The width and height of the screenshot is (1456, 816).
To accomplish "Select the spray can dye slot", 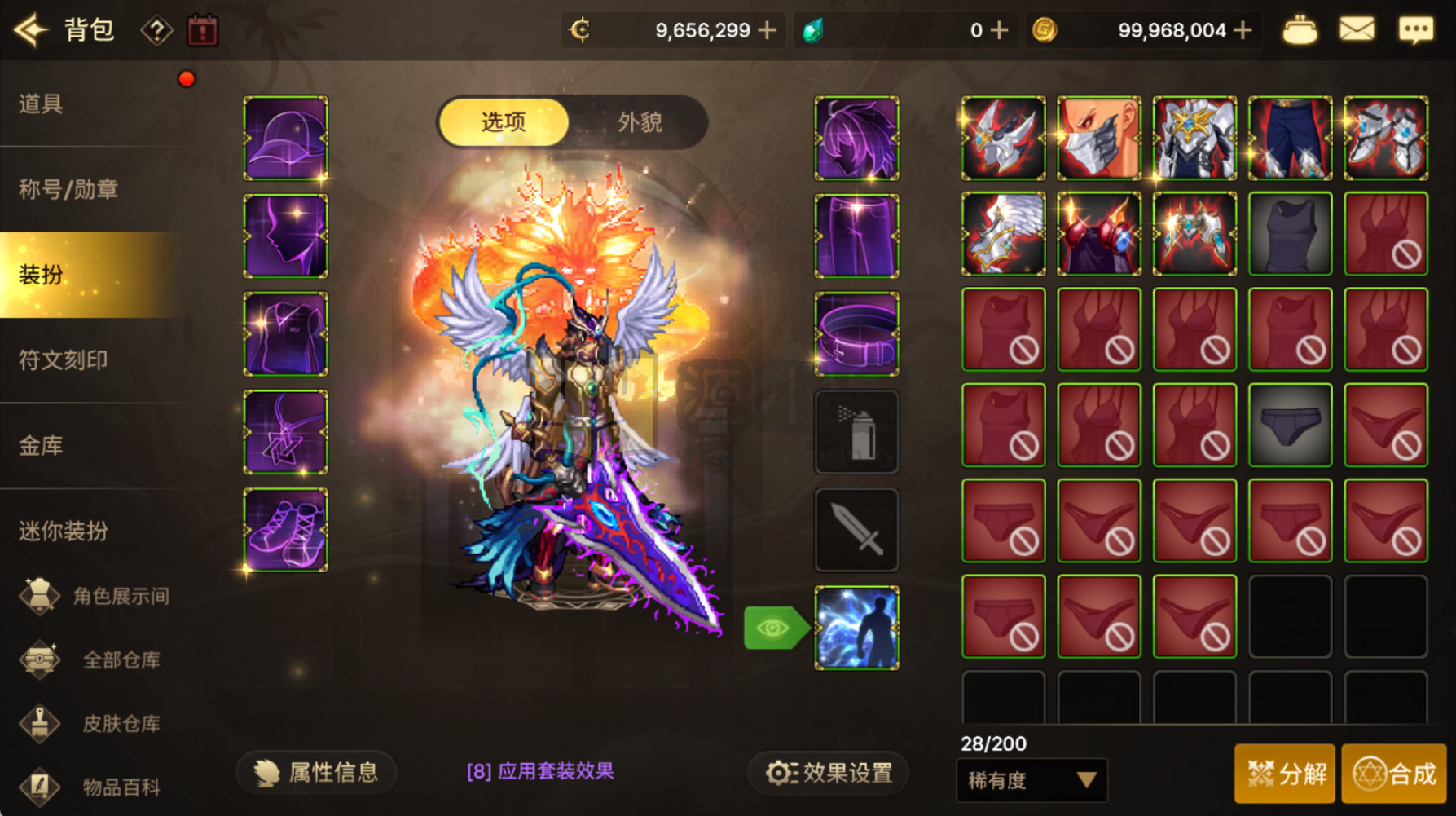I will [x=856, y=430].
